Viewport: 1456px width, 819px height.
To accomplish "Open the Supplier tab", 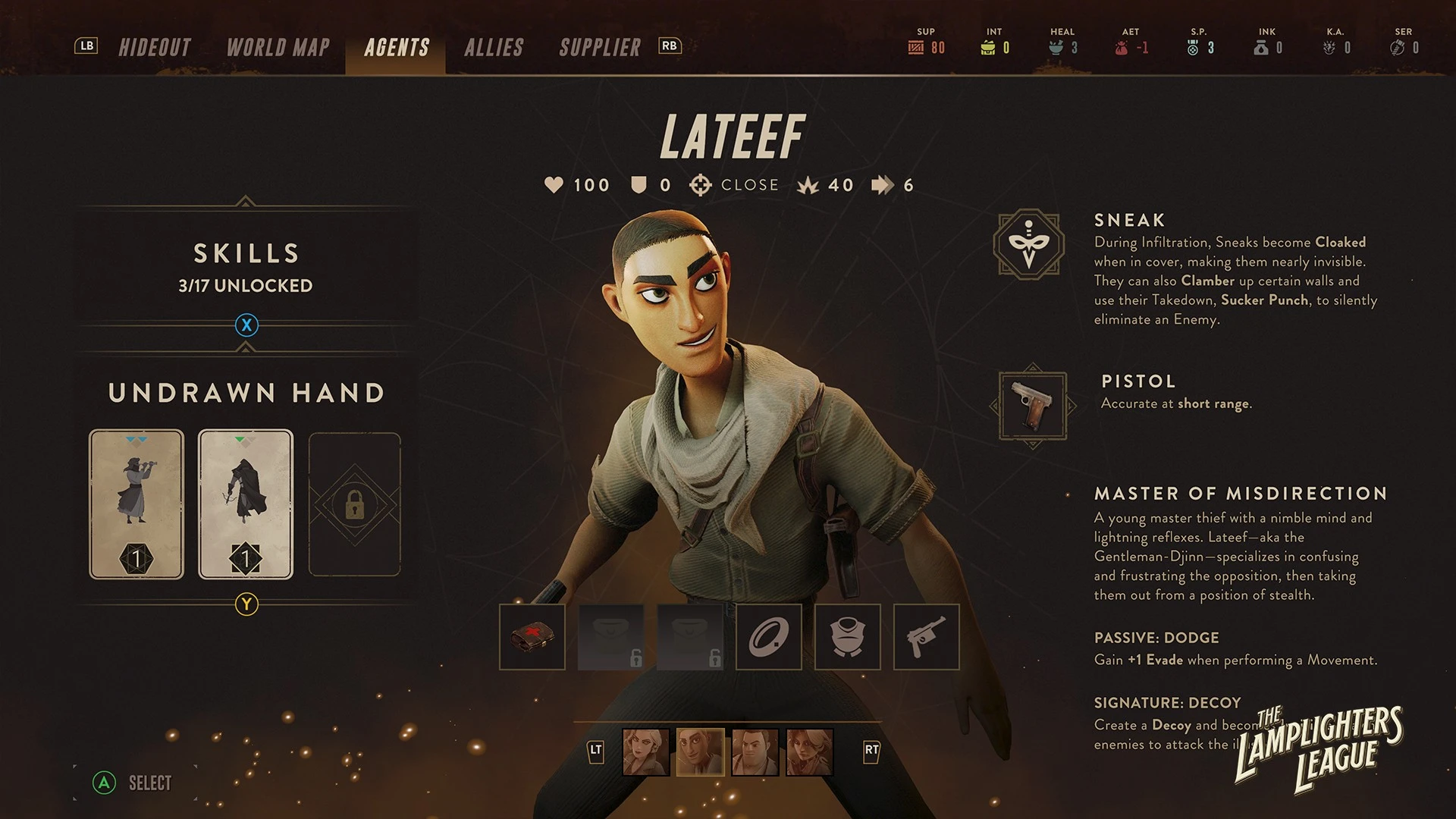I will 600,48.
